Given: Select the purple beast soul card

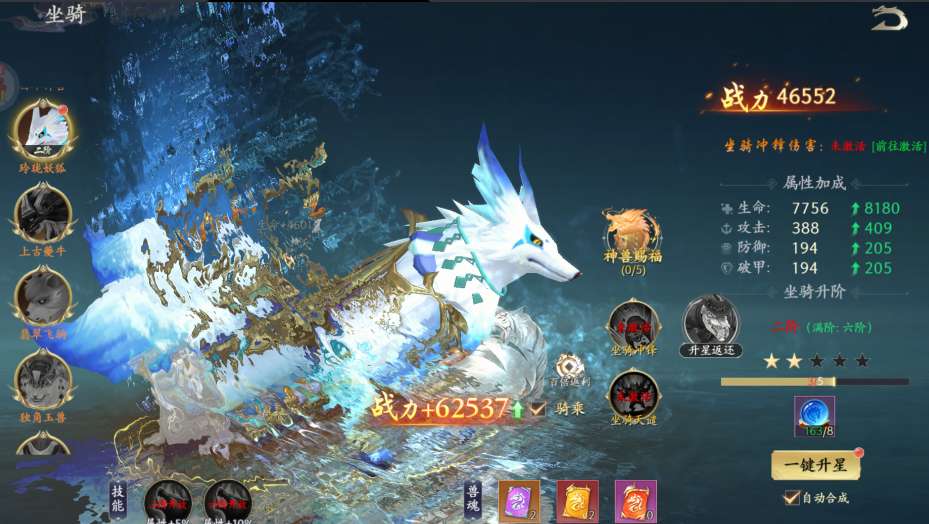Looking at the screenshot, I should [519, 499].
